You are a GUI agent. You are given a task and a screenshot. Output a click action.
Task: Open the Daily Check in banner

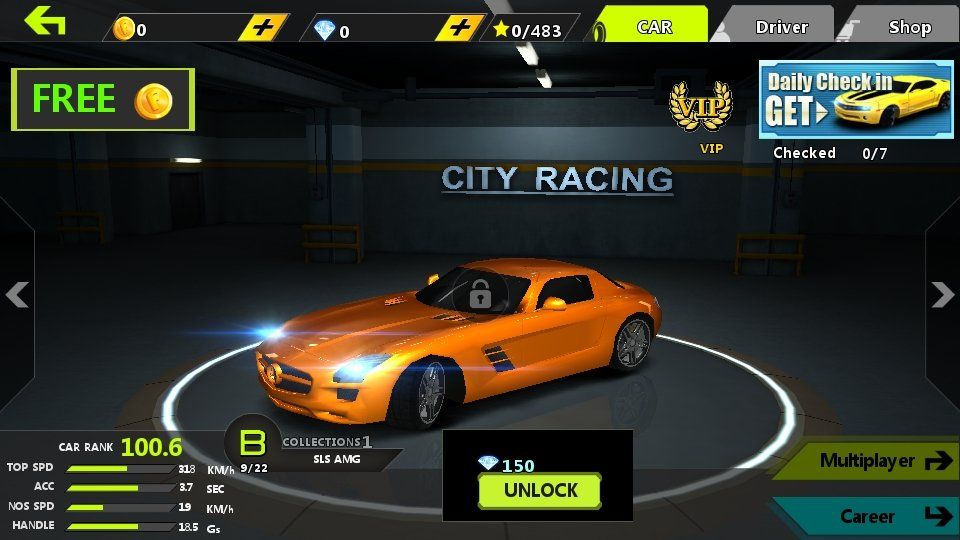click(855, 100)
